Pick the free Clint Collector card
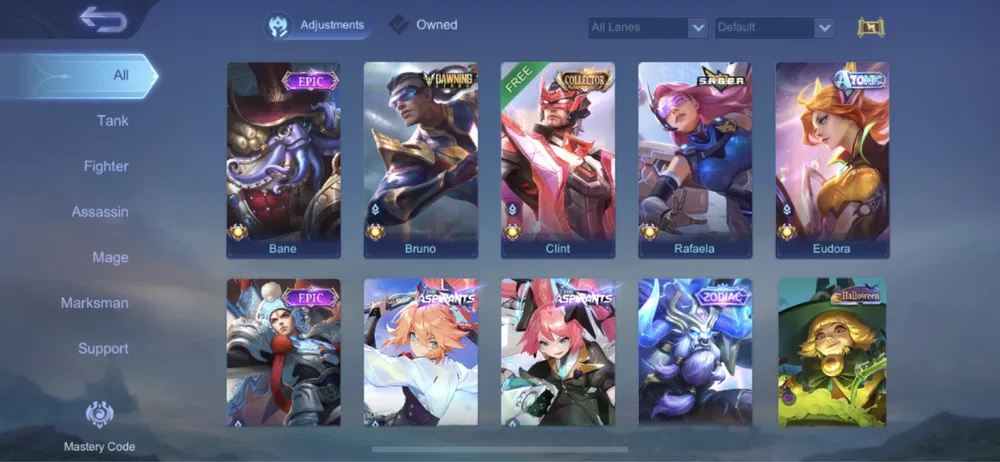Viewport: 1000px width, 462px height. coord(557,160)
